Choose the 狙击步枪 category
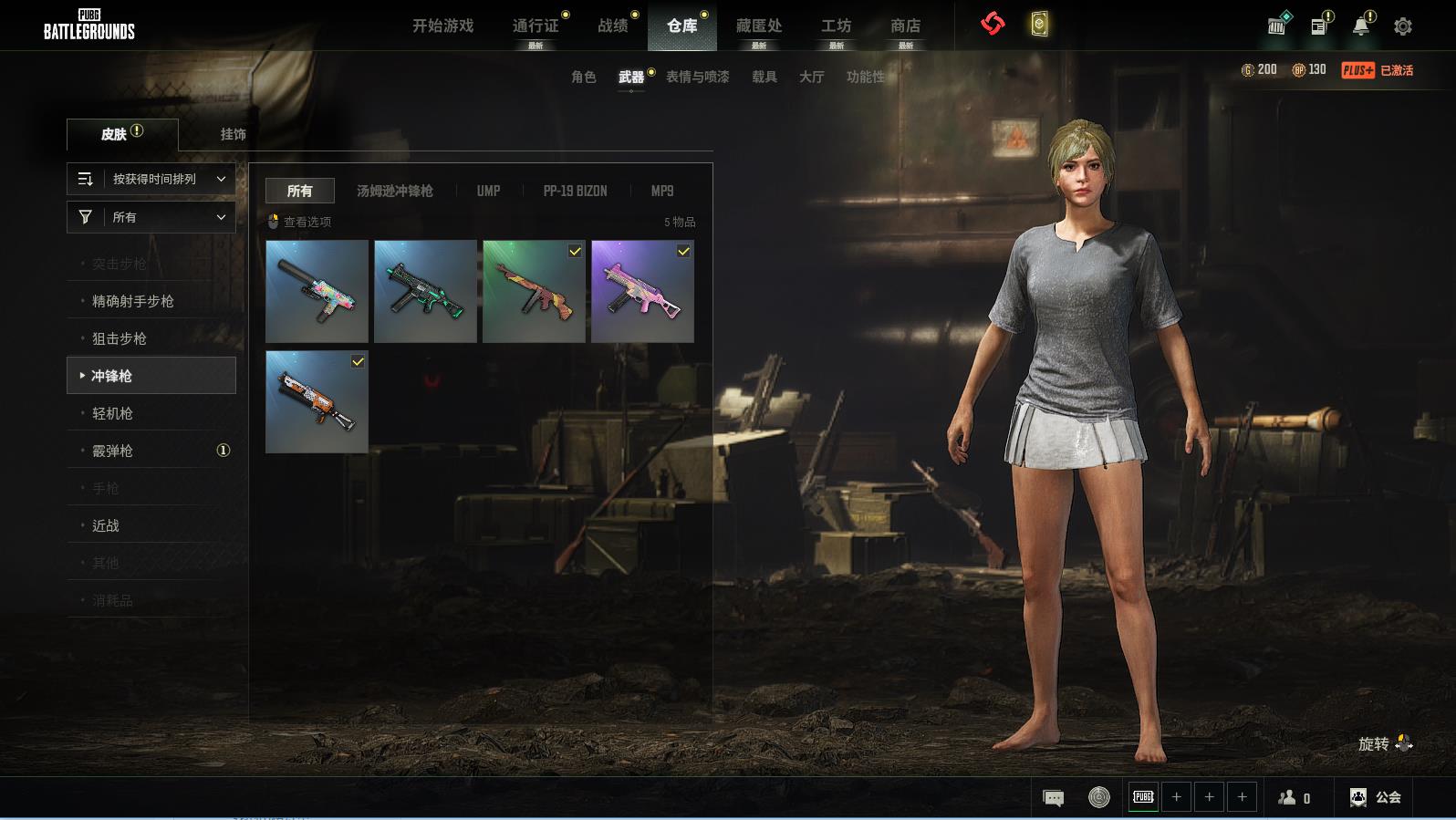 point(120,338)
